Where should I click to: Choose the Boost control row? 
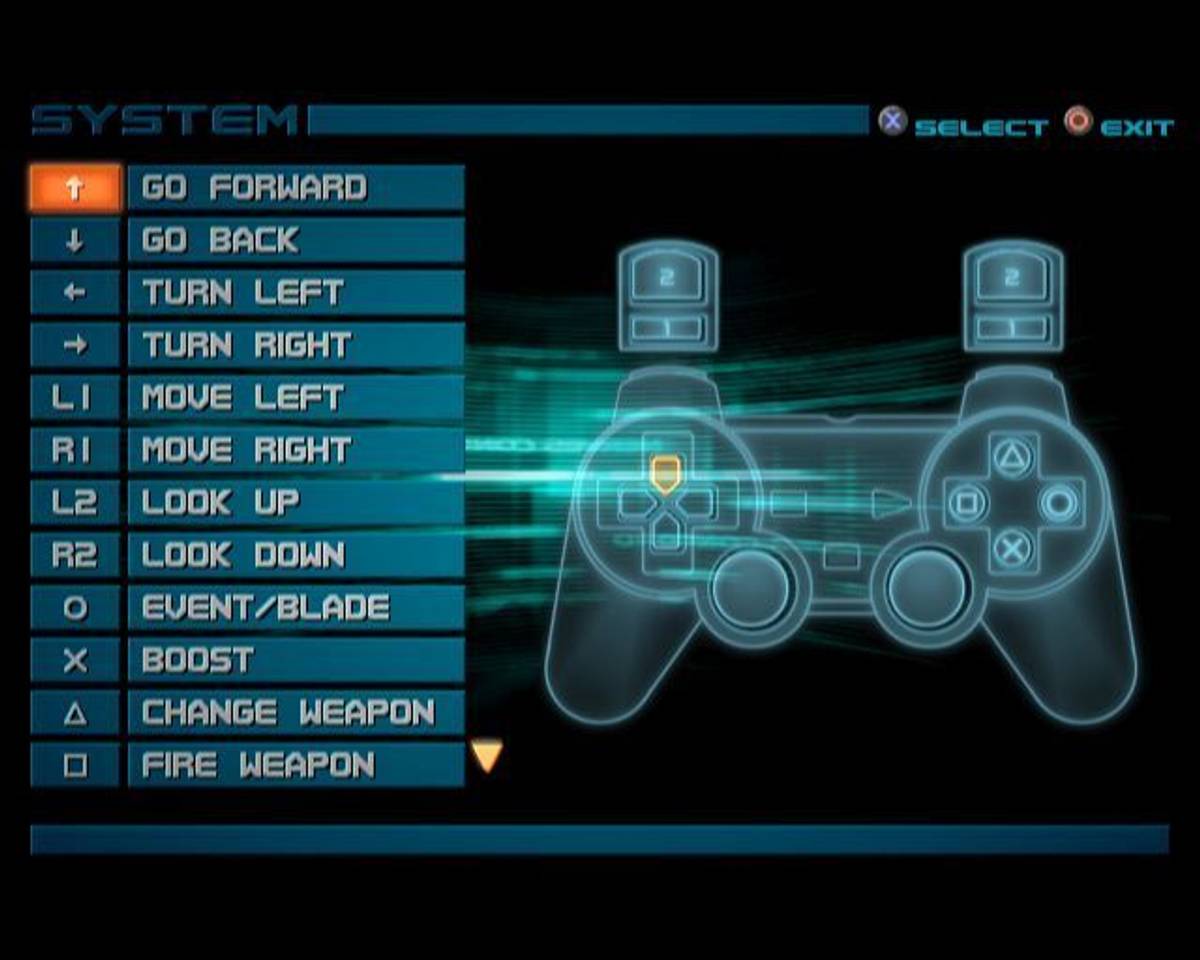tap(296, 661)
